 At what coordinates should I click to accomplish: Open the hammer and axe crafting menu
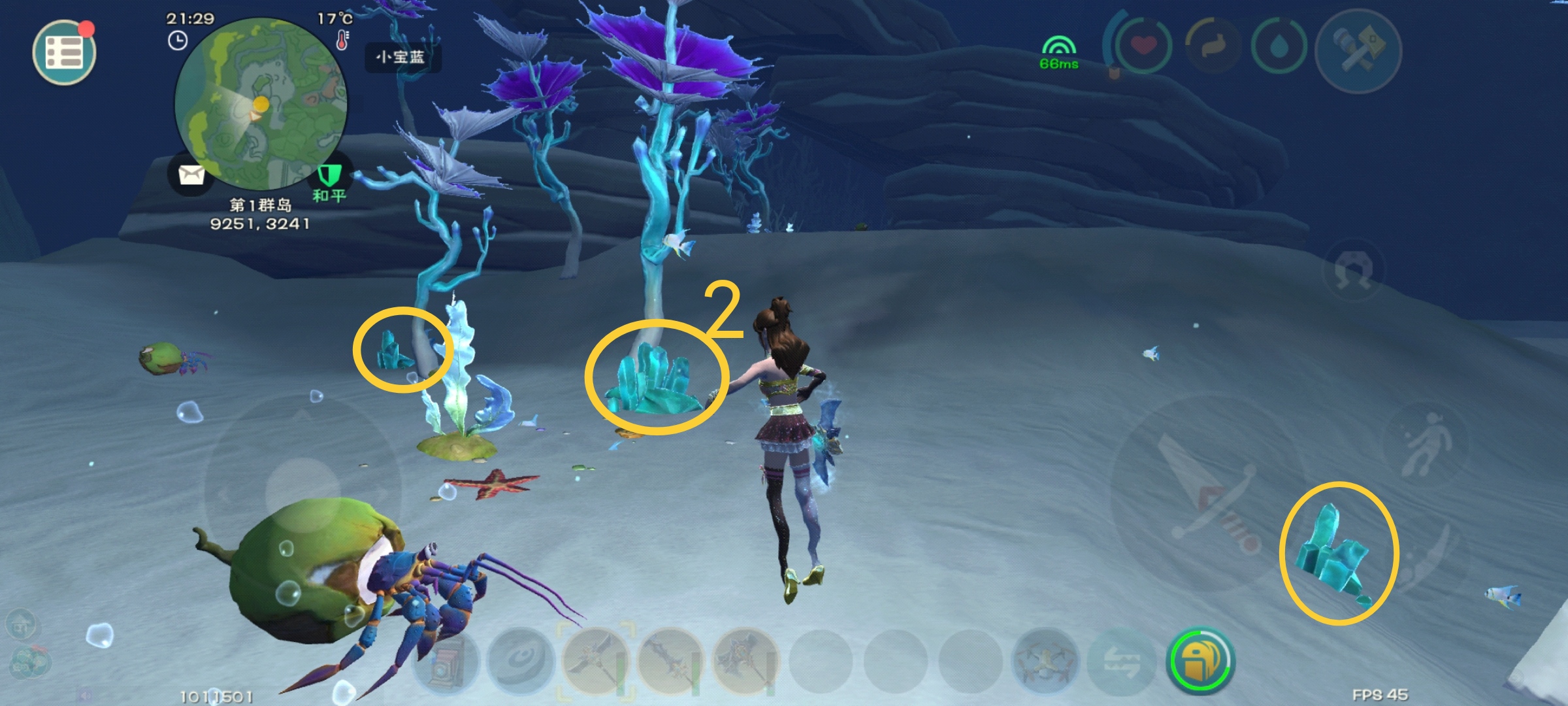1358,50
